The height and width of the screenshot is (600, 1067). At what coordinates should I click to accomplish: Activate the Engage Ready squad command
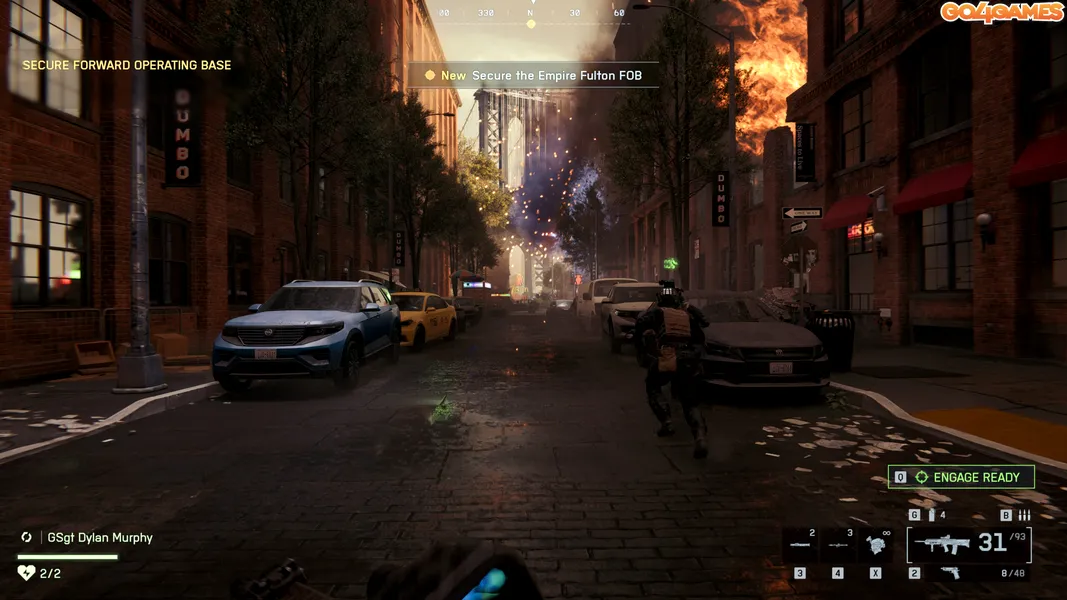(961, 477)
